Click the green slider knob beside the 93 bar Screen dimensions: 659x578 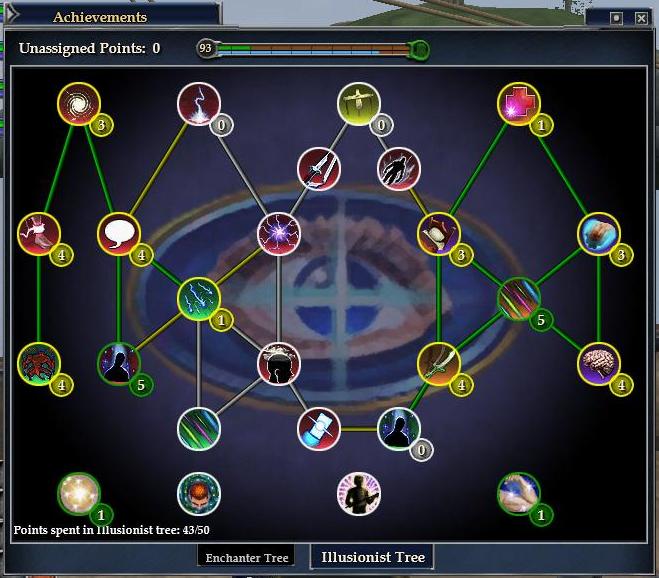point(421,48)
